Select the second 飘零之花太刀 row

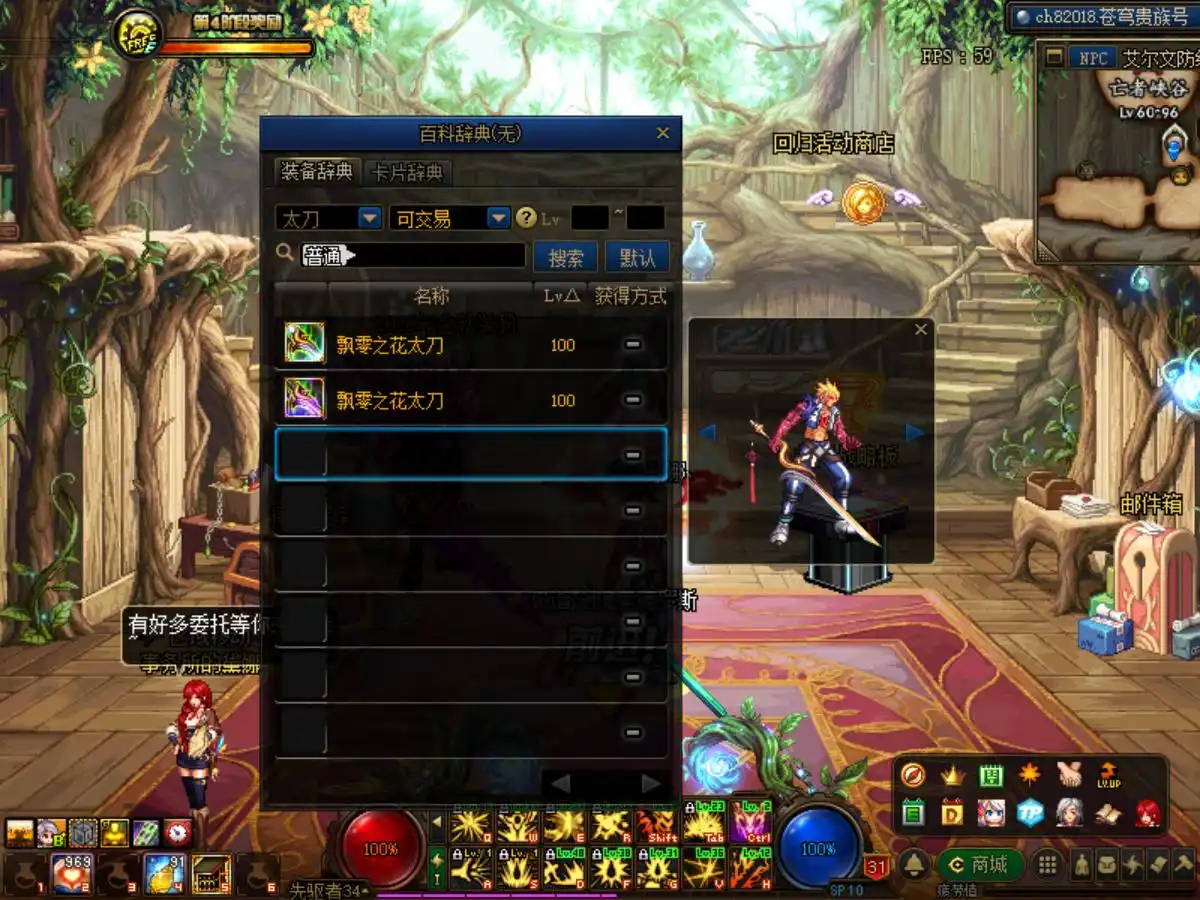[470, 400]
